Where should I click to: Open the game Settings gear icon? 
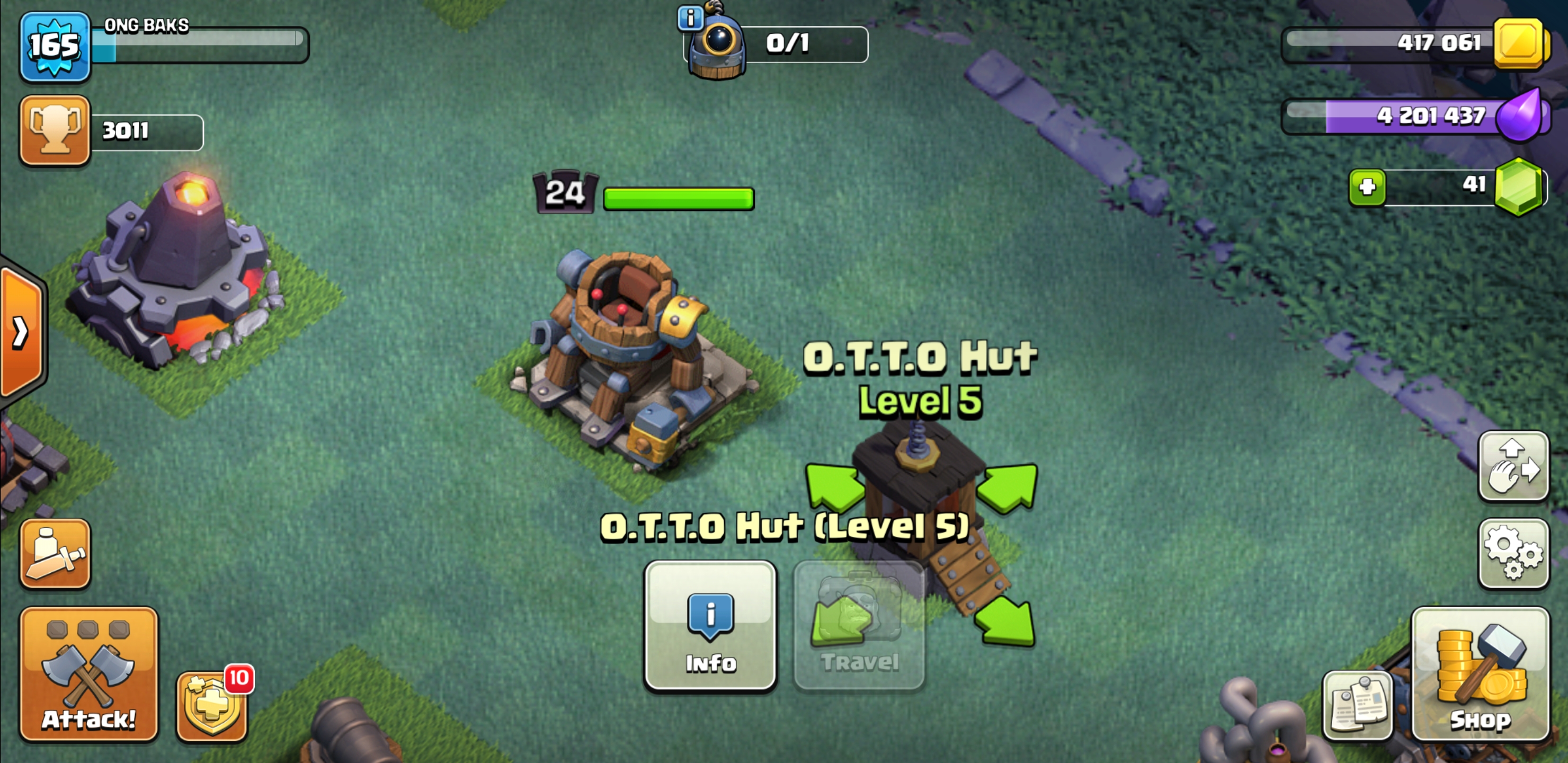[x=1514, y=554]
